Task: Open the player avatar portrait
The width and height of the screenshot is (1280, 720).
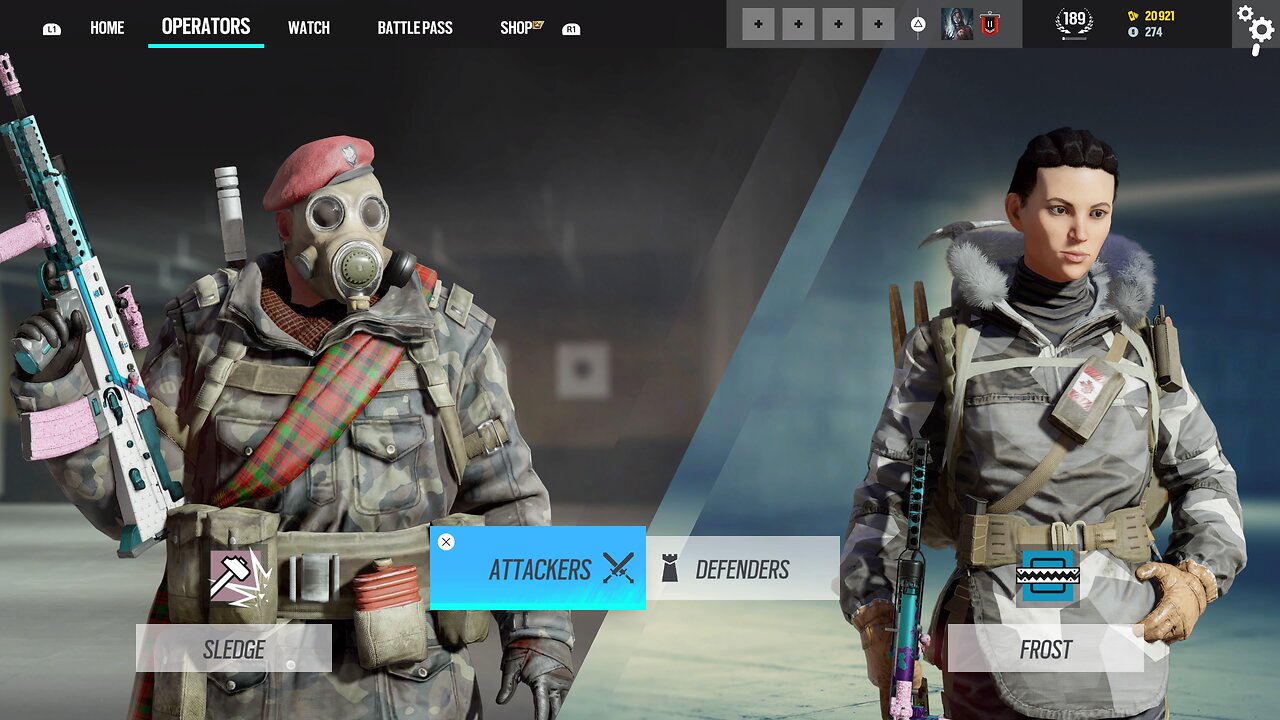Action: pos(957,23)
